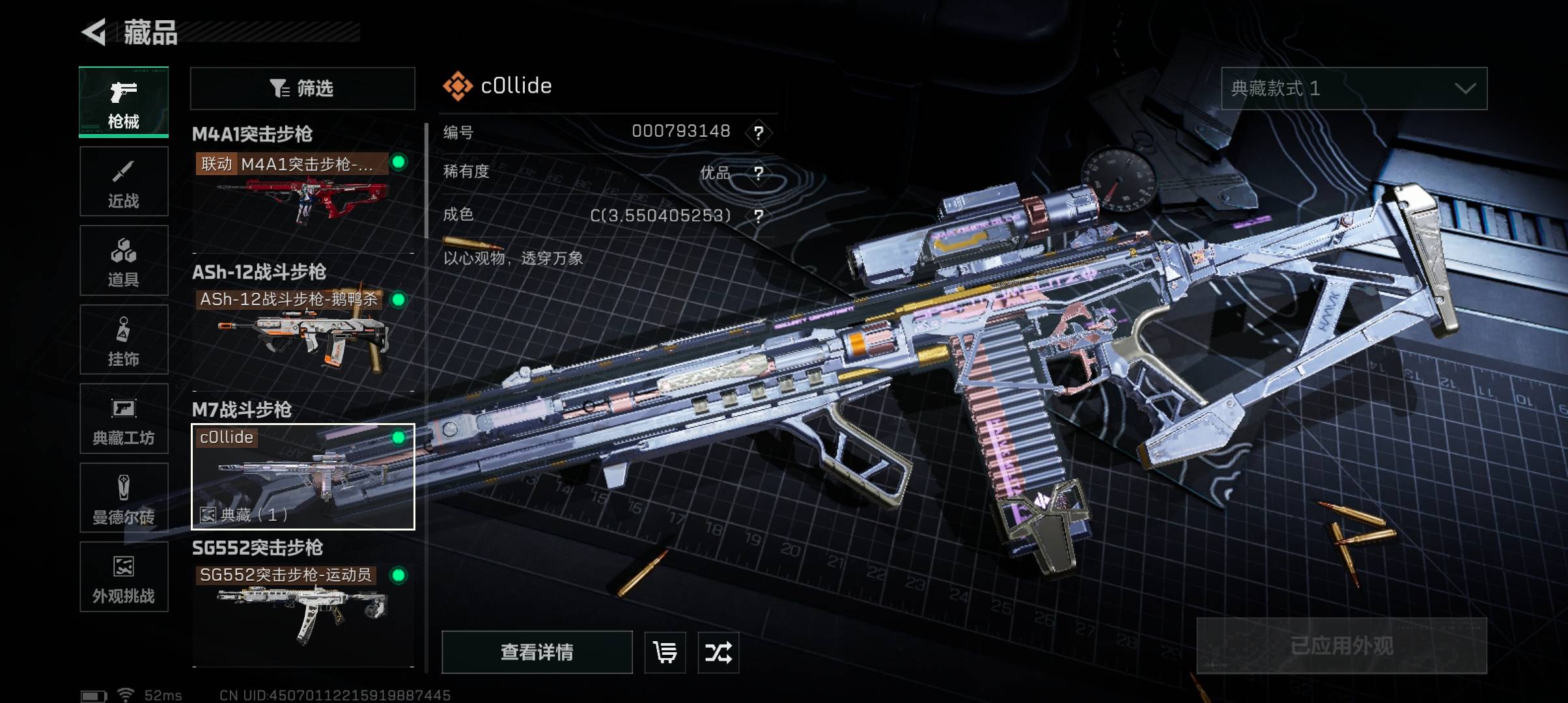Switch to the 曼德尔砖 tab

(124, 498)
